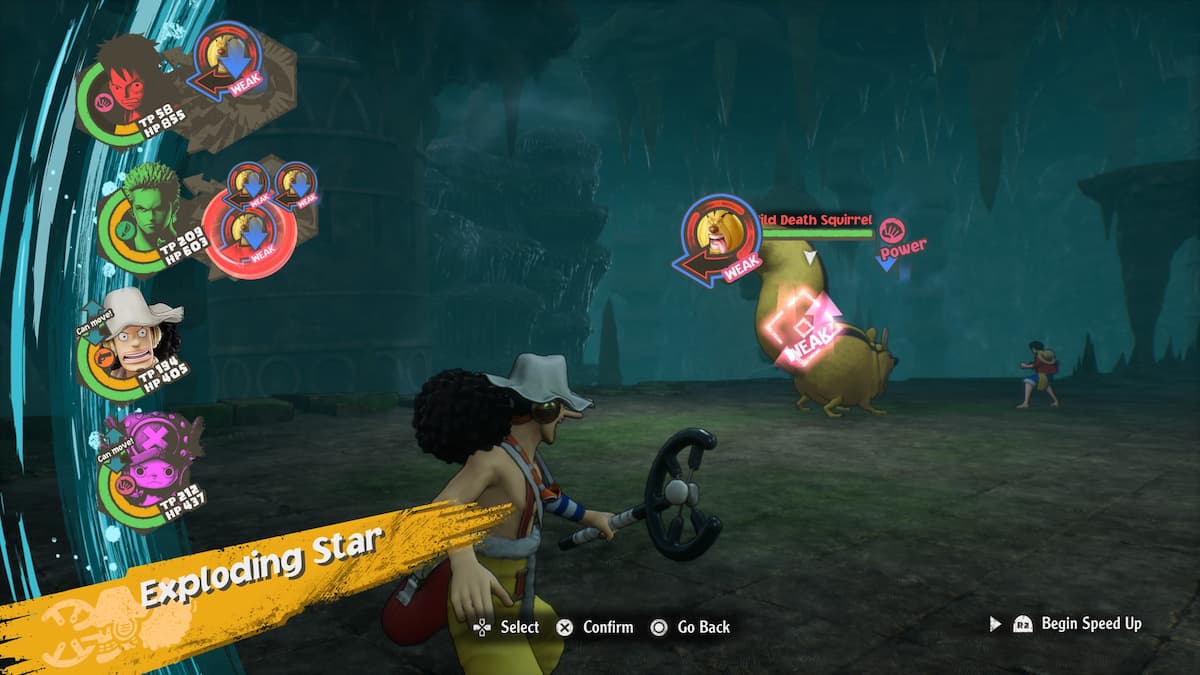Choose the Go Back option

[x=690, y=627]
